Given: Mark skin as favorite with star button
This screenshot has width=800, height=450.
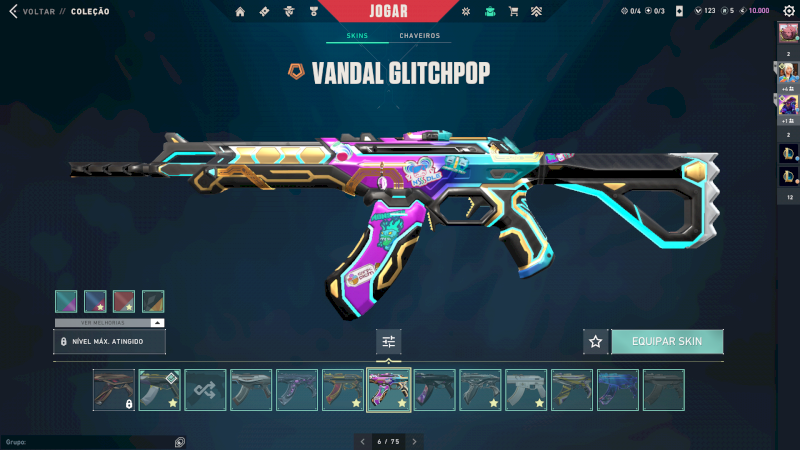Looking at the screenshot, I should [596, 341].
